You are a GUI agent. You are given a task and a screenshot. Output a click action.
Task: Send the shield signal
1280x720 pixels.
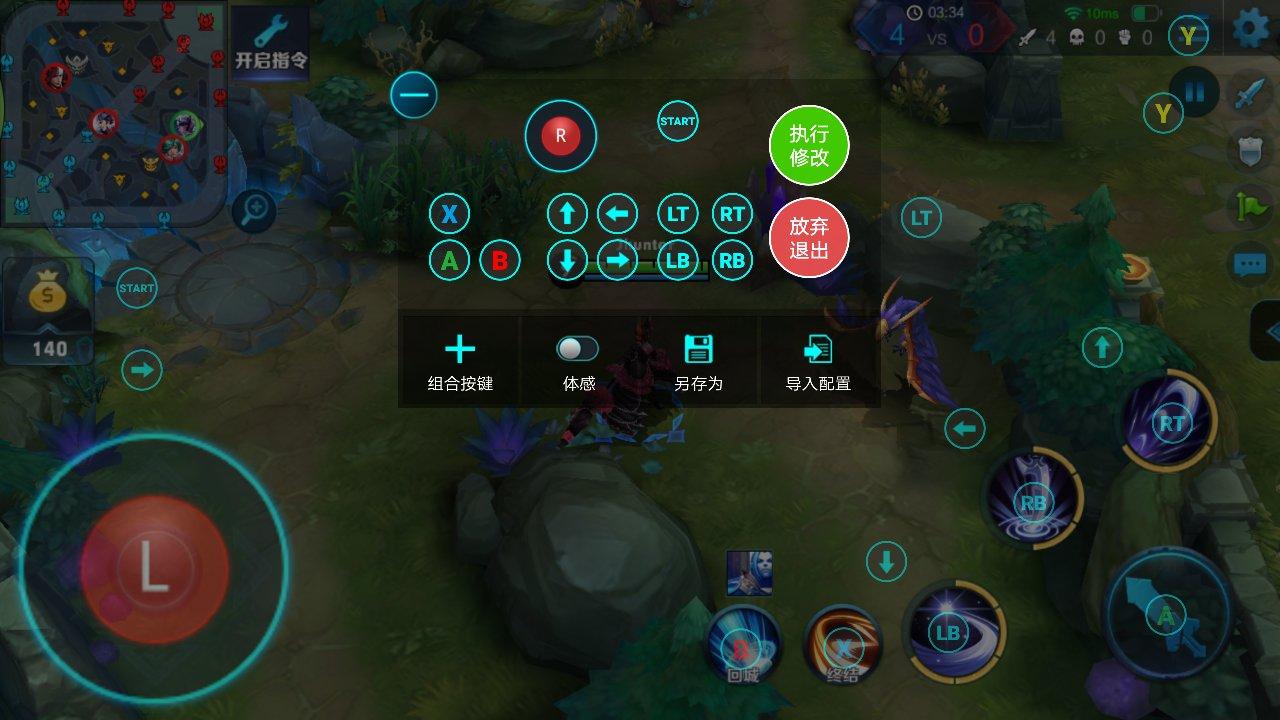(x=1249, y=148)
